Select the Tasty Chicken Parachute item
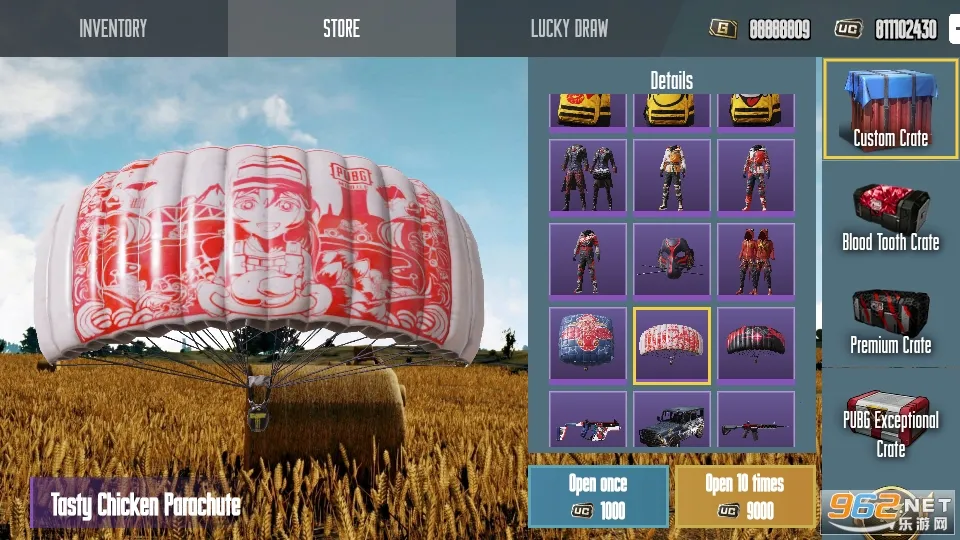The height and width of the screenshot is (540, 960). [672, 345]
